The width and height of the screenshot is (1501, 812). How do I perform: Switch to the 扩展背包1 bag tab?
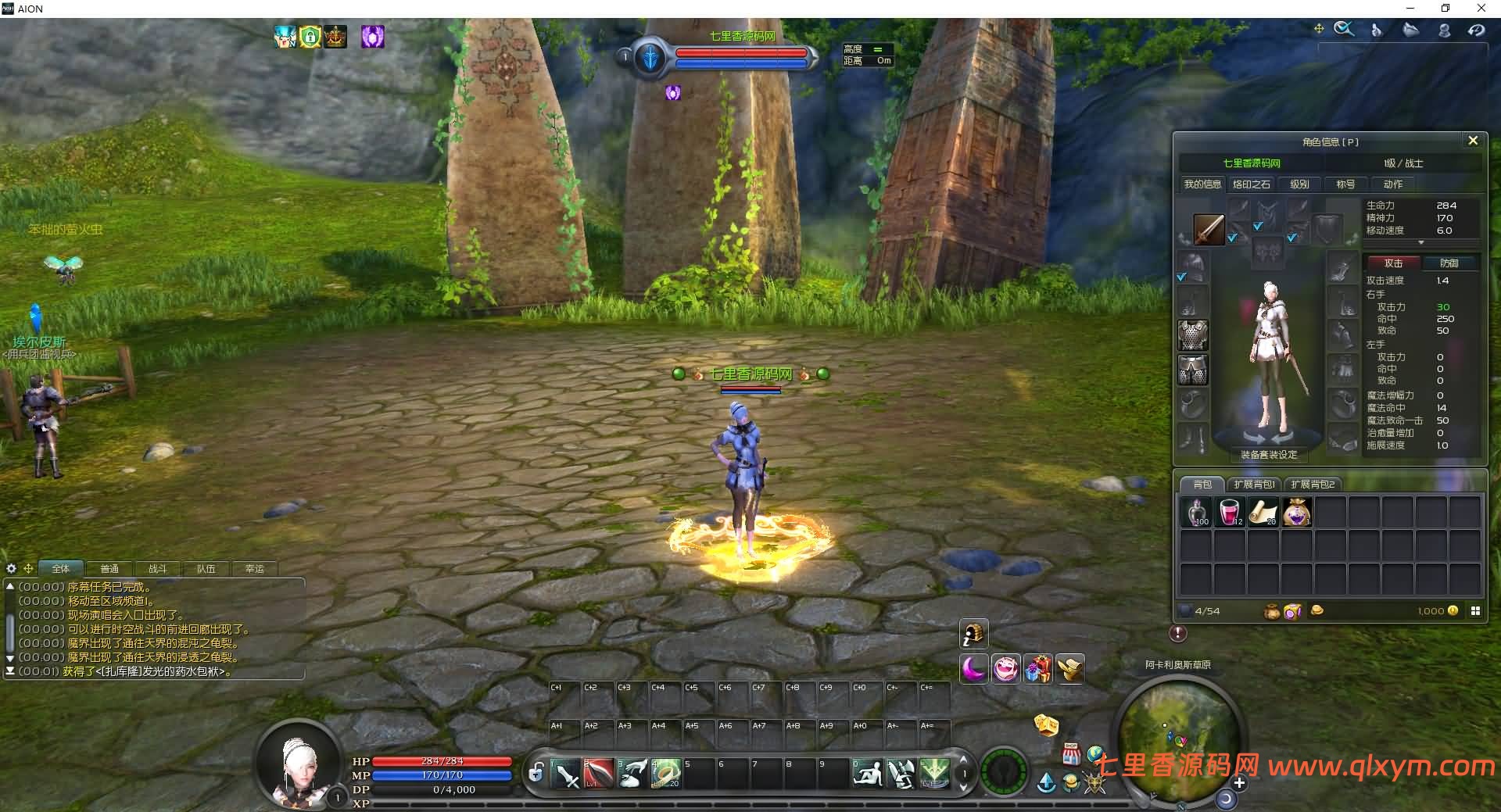pos(1254,485)
